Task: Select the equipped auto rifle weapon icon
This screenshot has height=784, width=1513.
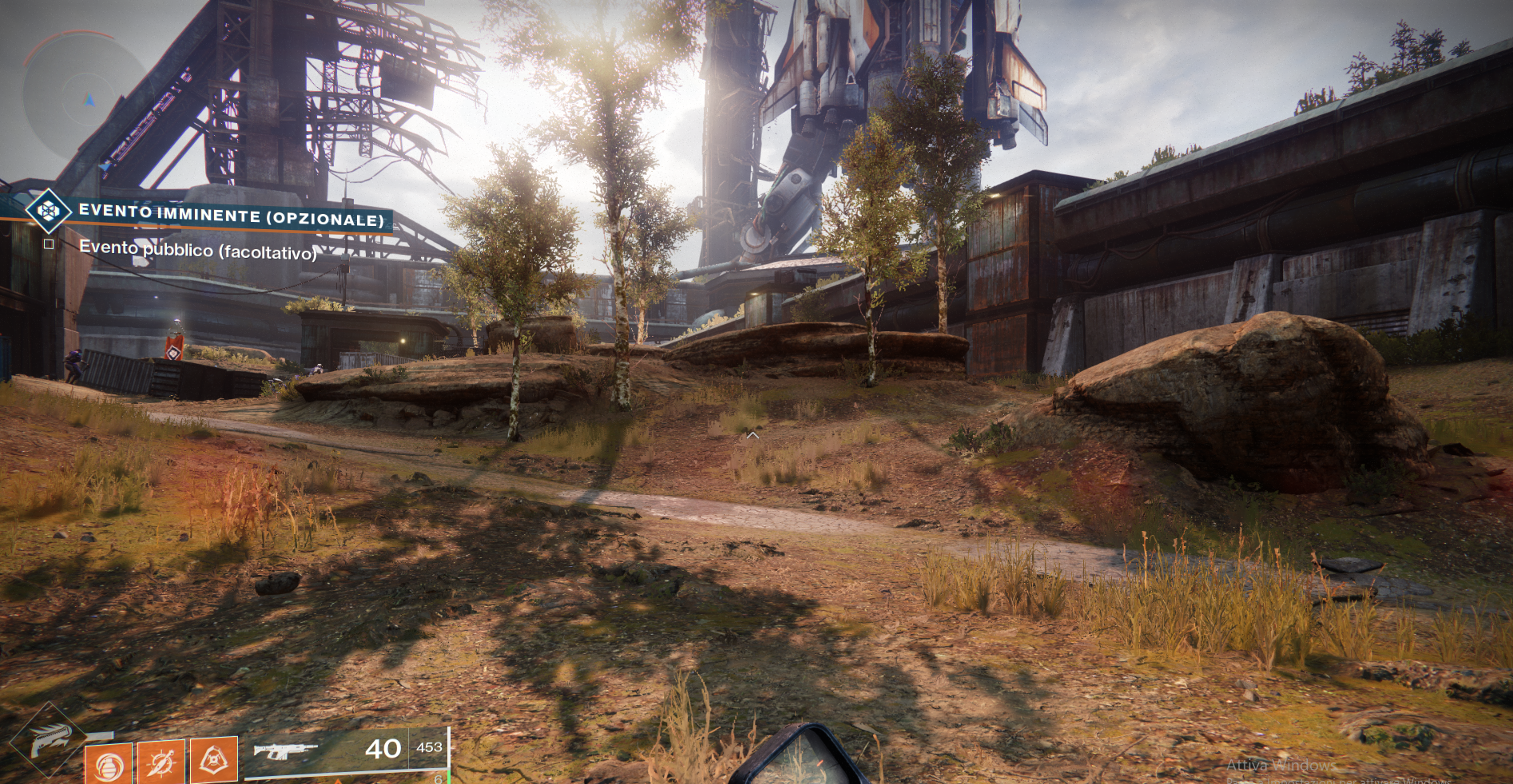Action: click(284, 750)
